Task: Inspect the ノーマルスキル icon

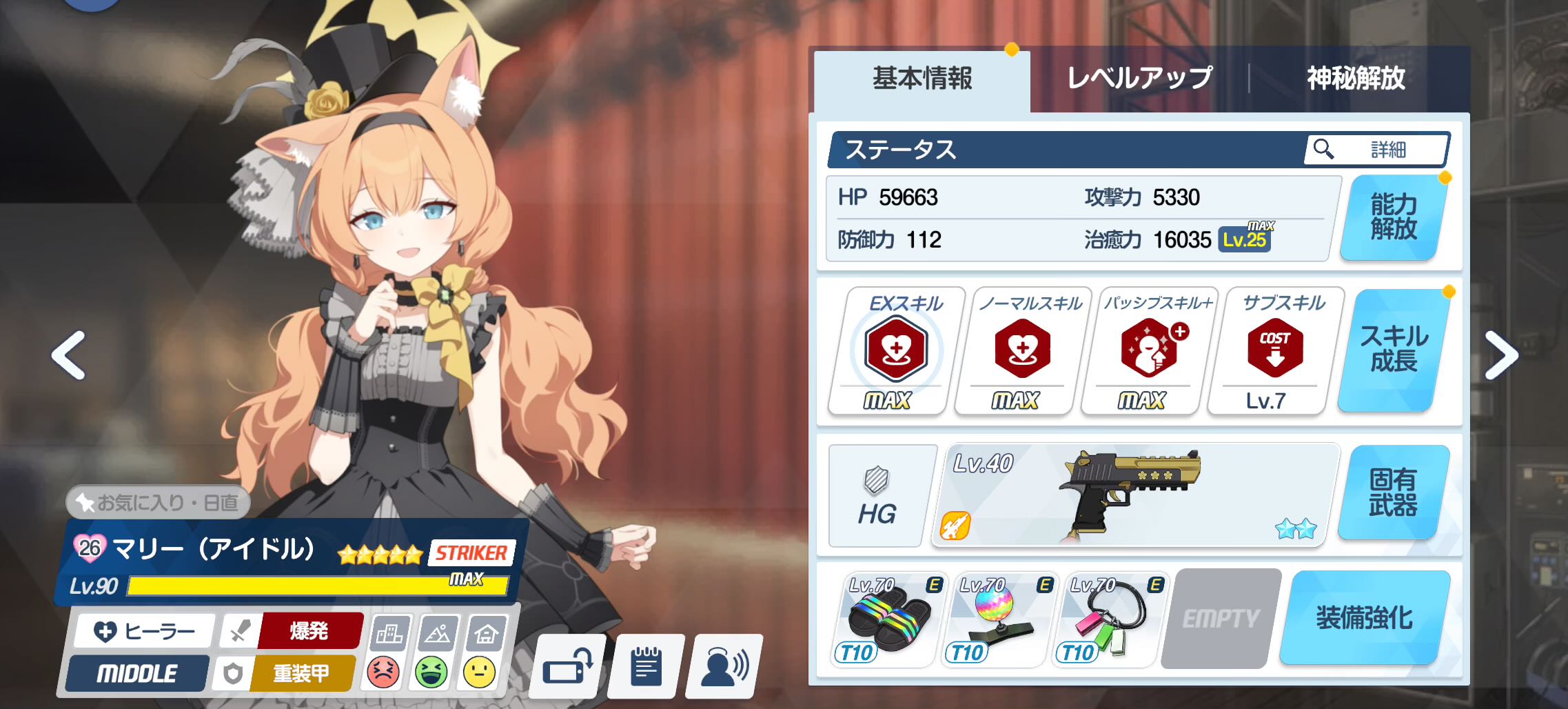Action: (1022, 350)
